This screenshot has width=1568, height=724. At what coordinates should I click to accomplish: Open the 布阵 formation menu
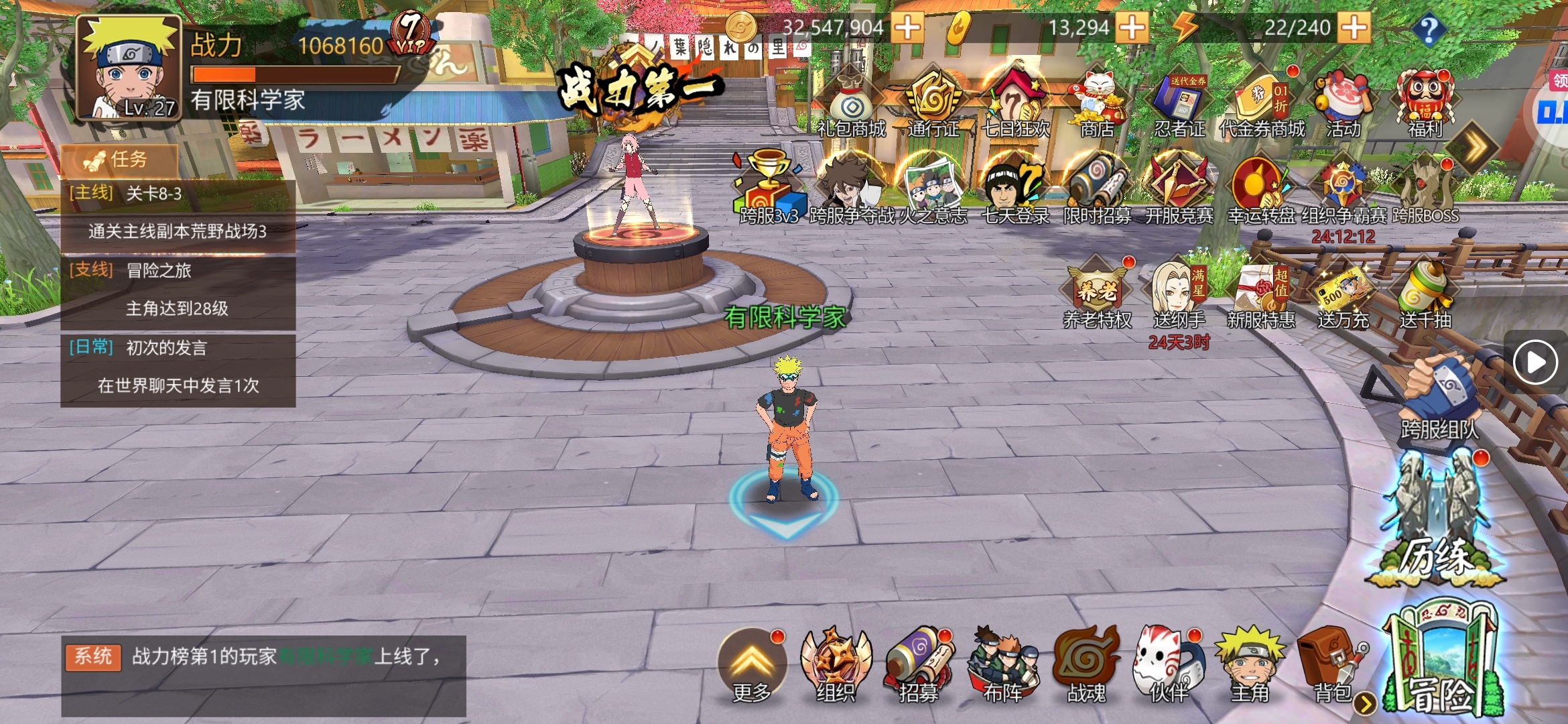[x=1002, y=664]
